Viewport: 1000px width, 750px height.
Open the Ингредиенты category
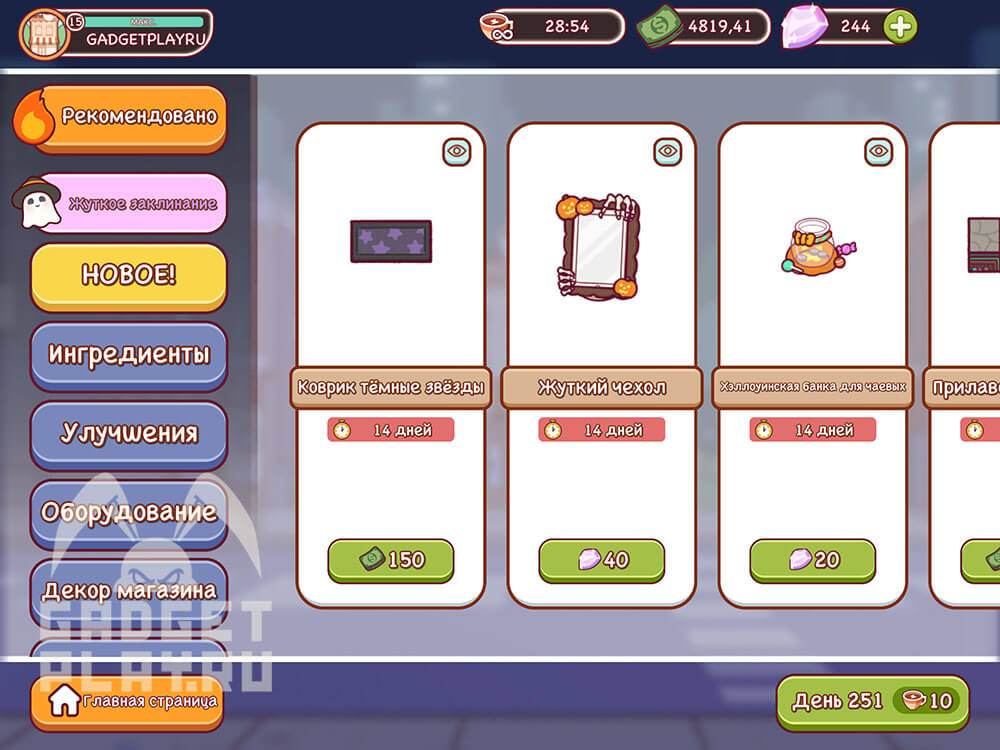point(128,355)
